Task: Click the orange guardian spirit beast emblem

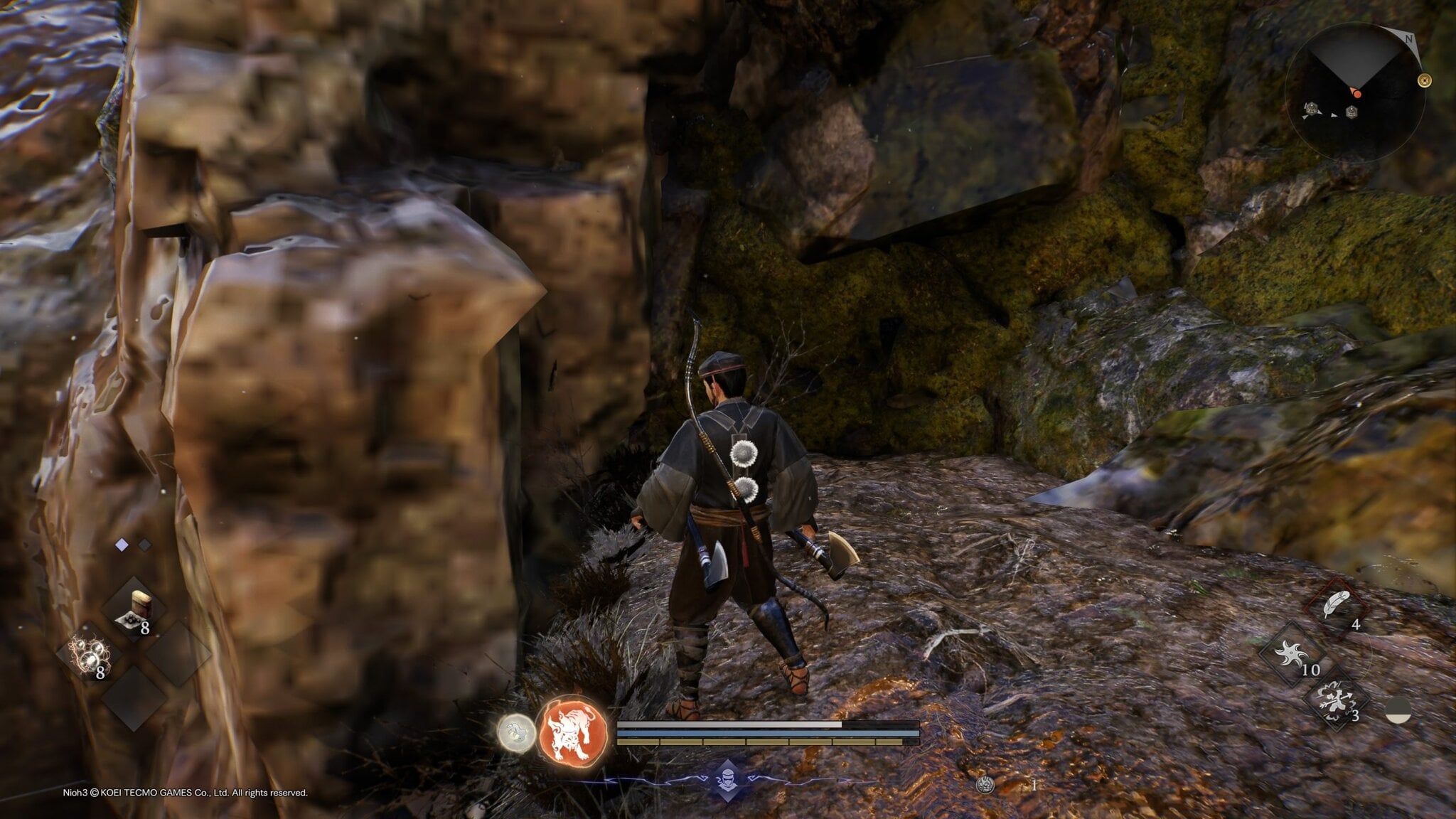Action: point(574,732)
